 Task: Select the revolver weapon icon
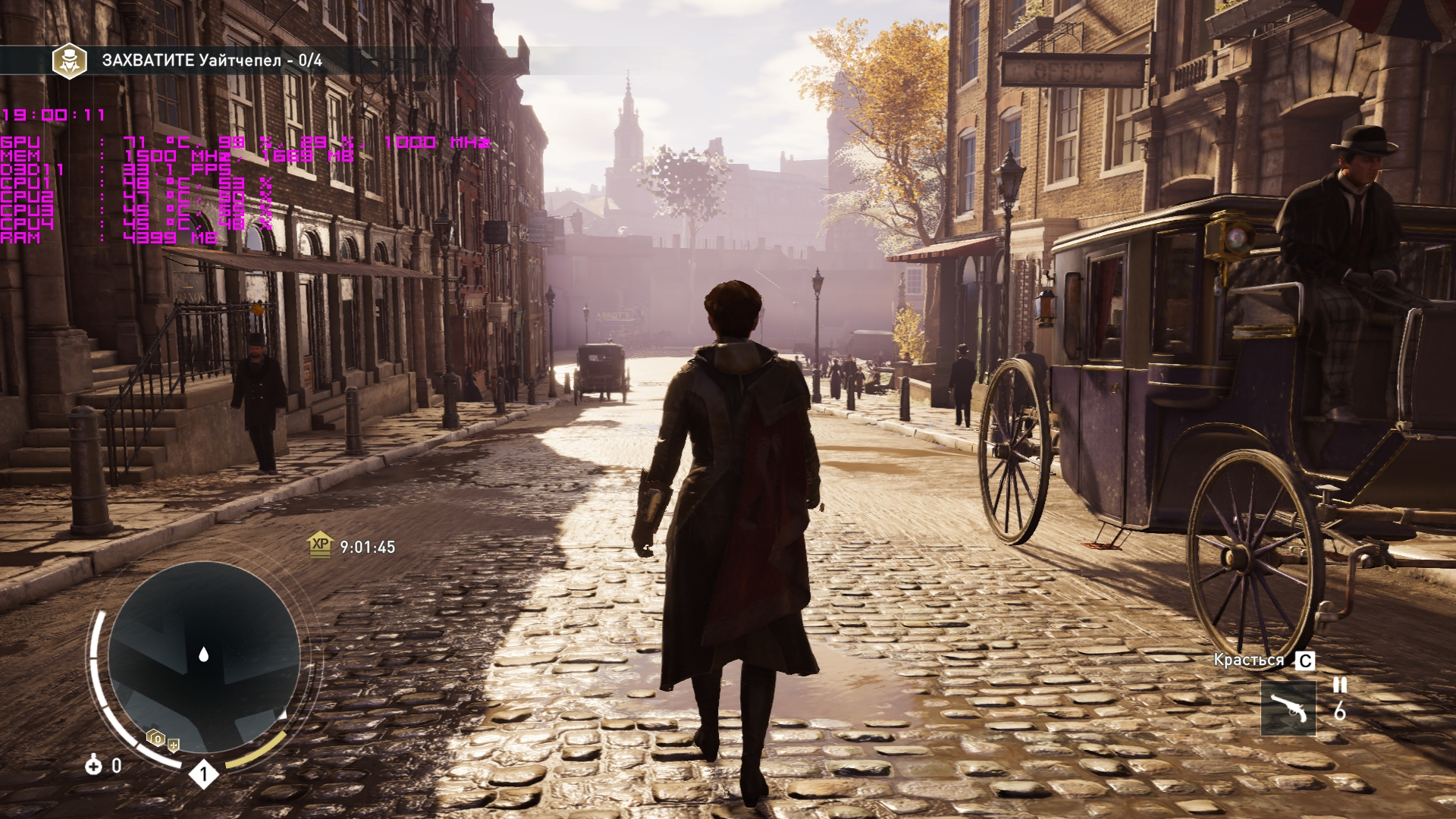pyautogui.click(x=1288, y=708)
